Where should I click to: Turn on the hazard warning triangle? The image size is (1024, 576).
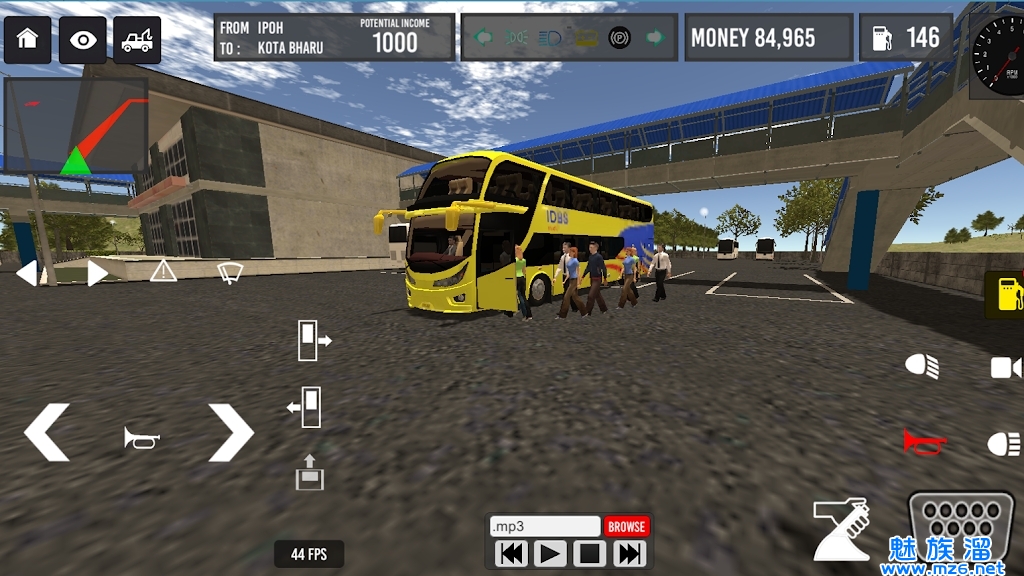(x=163, y=270)
